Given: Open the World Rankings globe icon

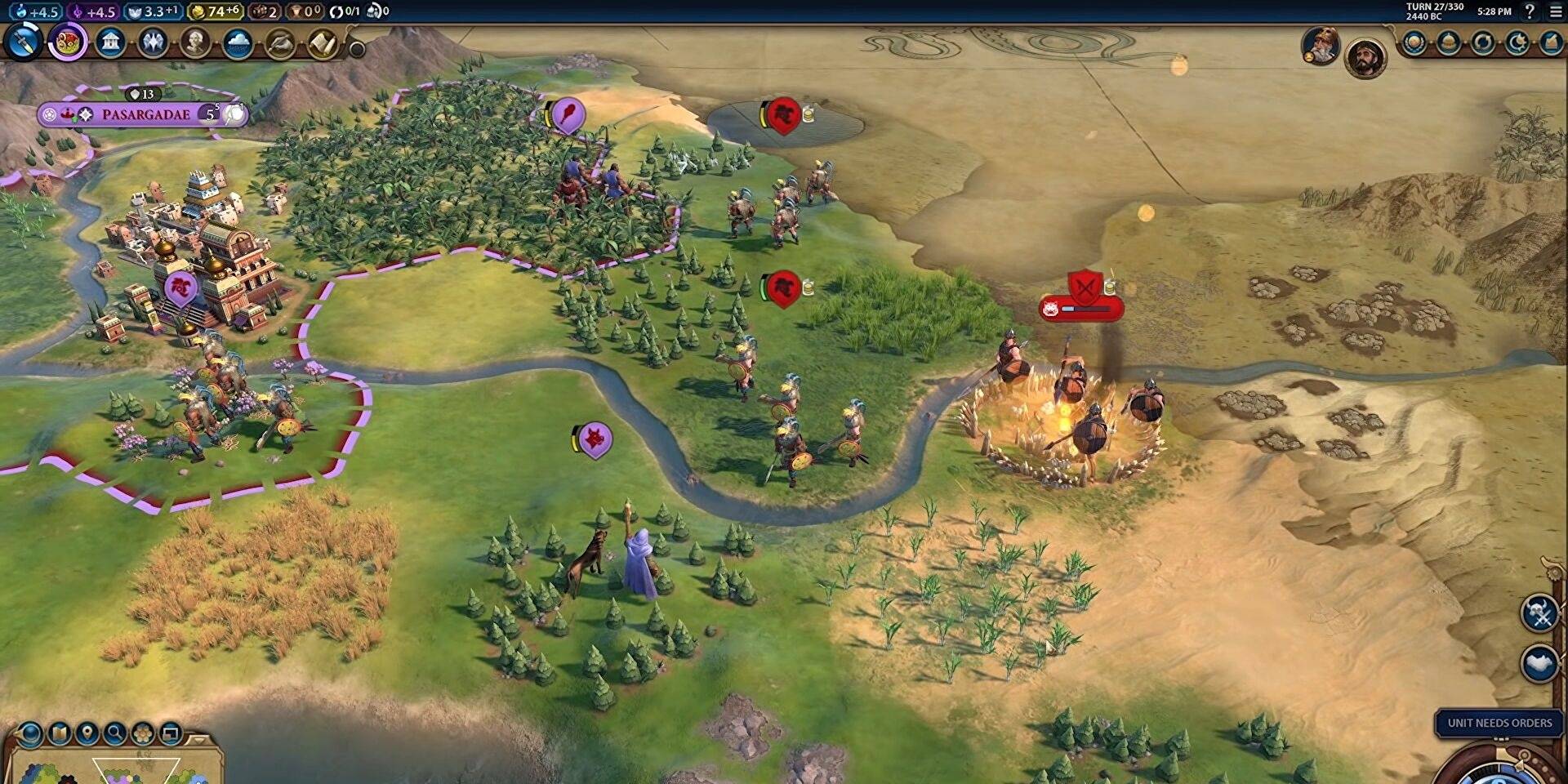Looking at the screenshot, I should [x=1414, y=42].
